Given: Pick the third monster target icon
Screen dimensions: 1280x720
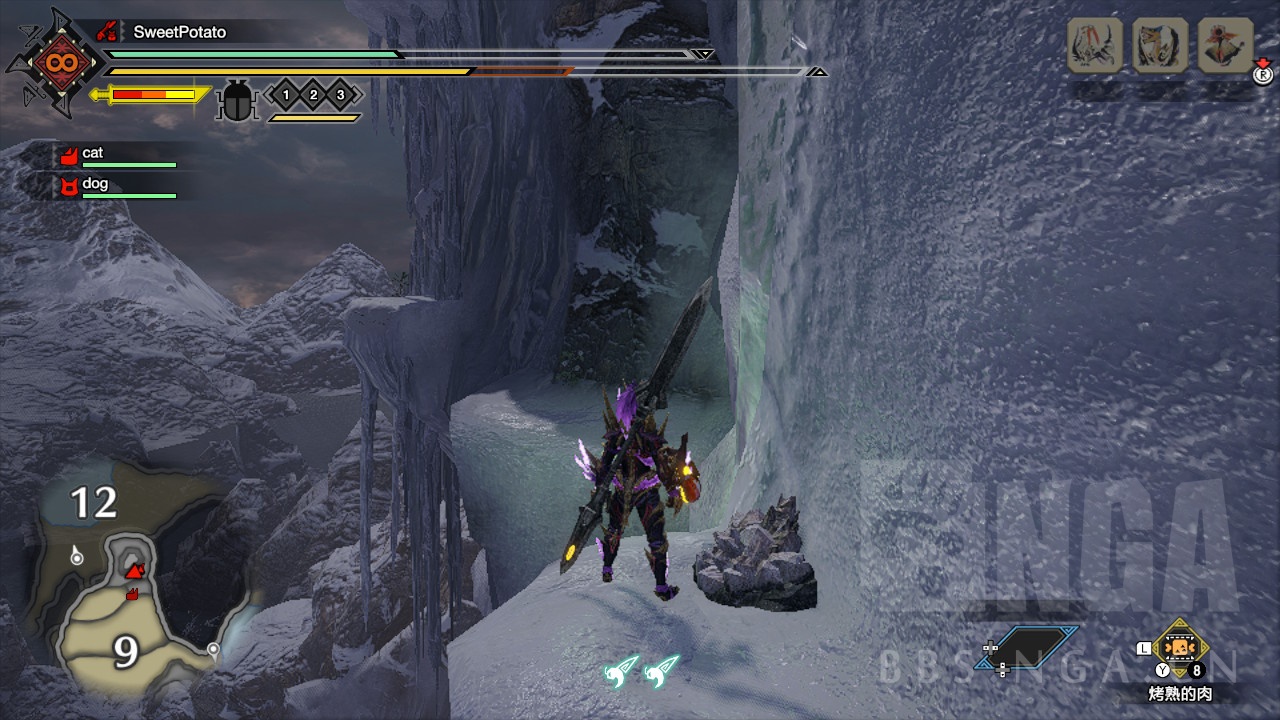Looking at the screenshot, I should [x=1225, y=46].
